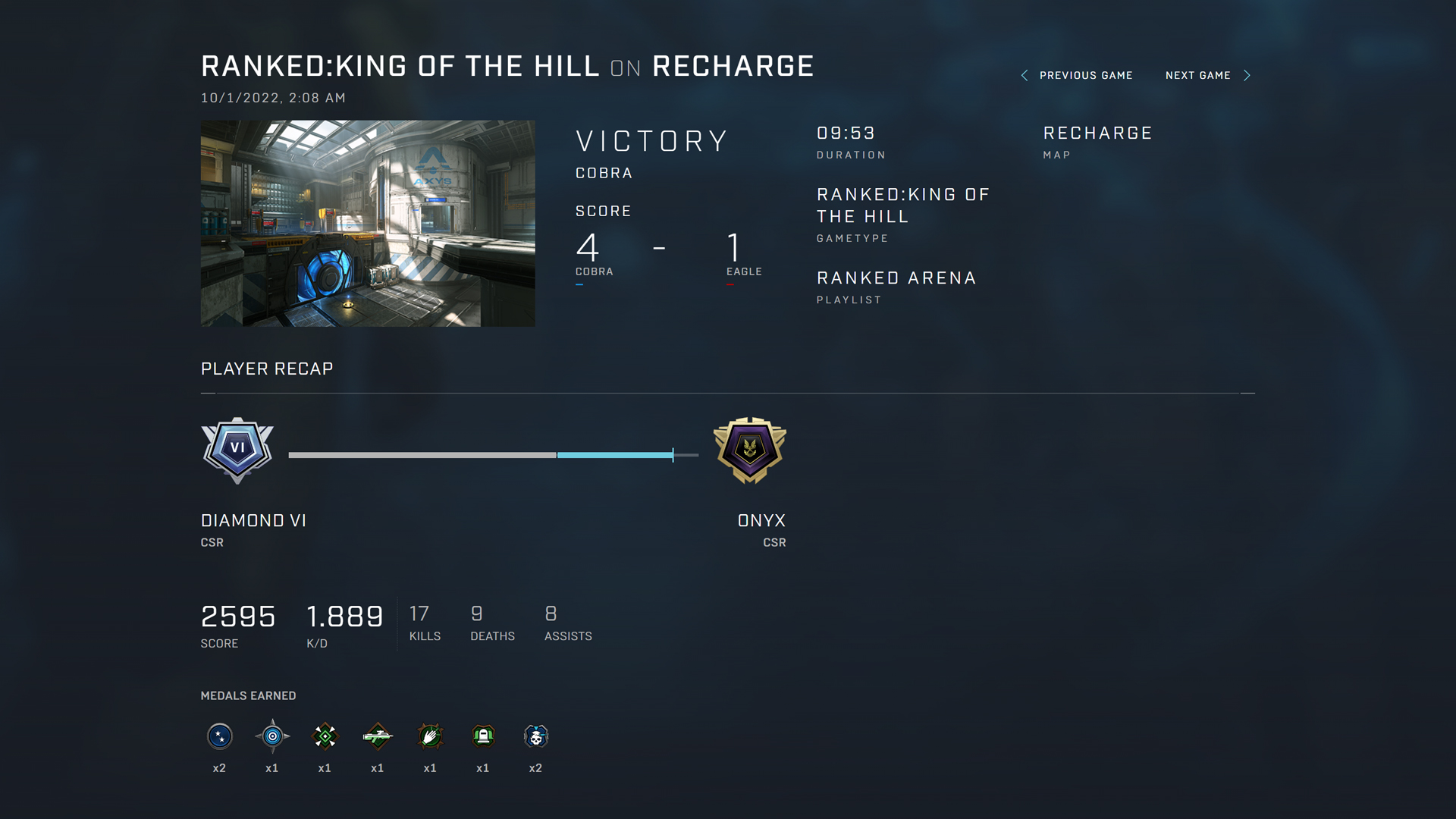Go to the Previous Game
1456x819 pixels.
(x=1078, y=75)
